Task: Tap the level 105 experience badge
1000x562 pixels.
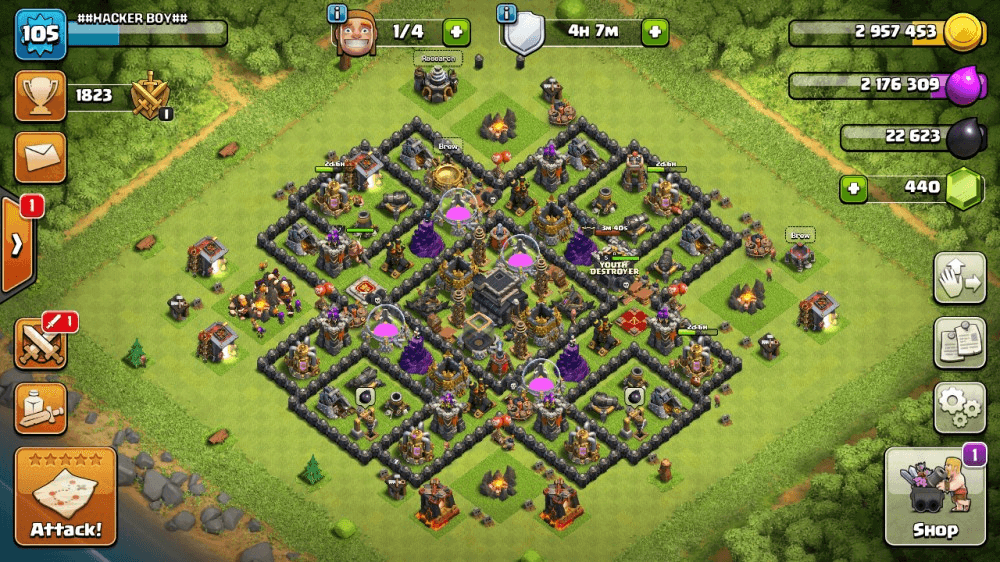Action: coord(40,34)
